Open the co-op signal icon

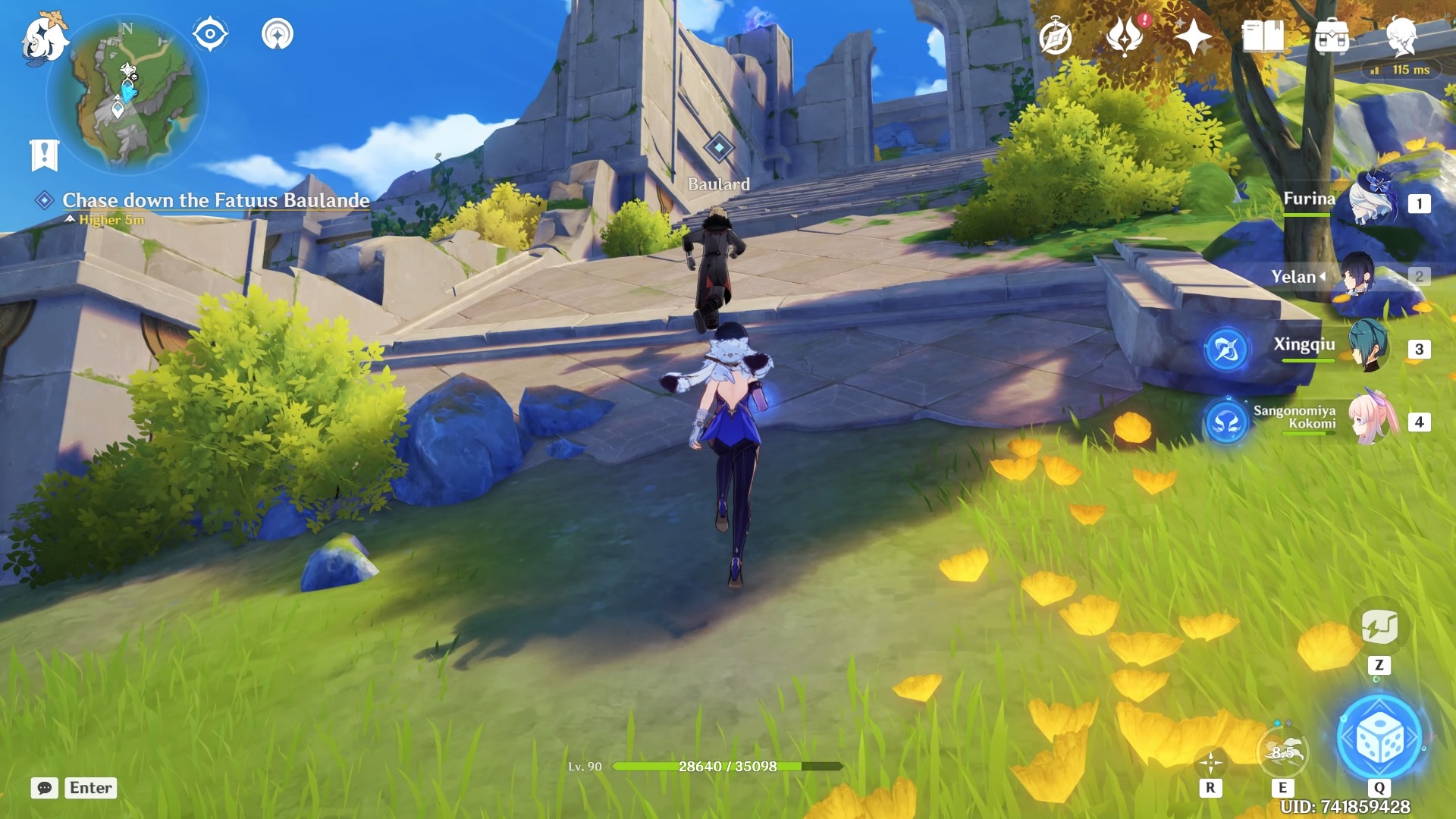pyautogui.click(x=278, y=34)
